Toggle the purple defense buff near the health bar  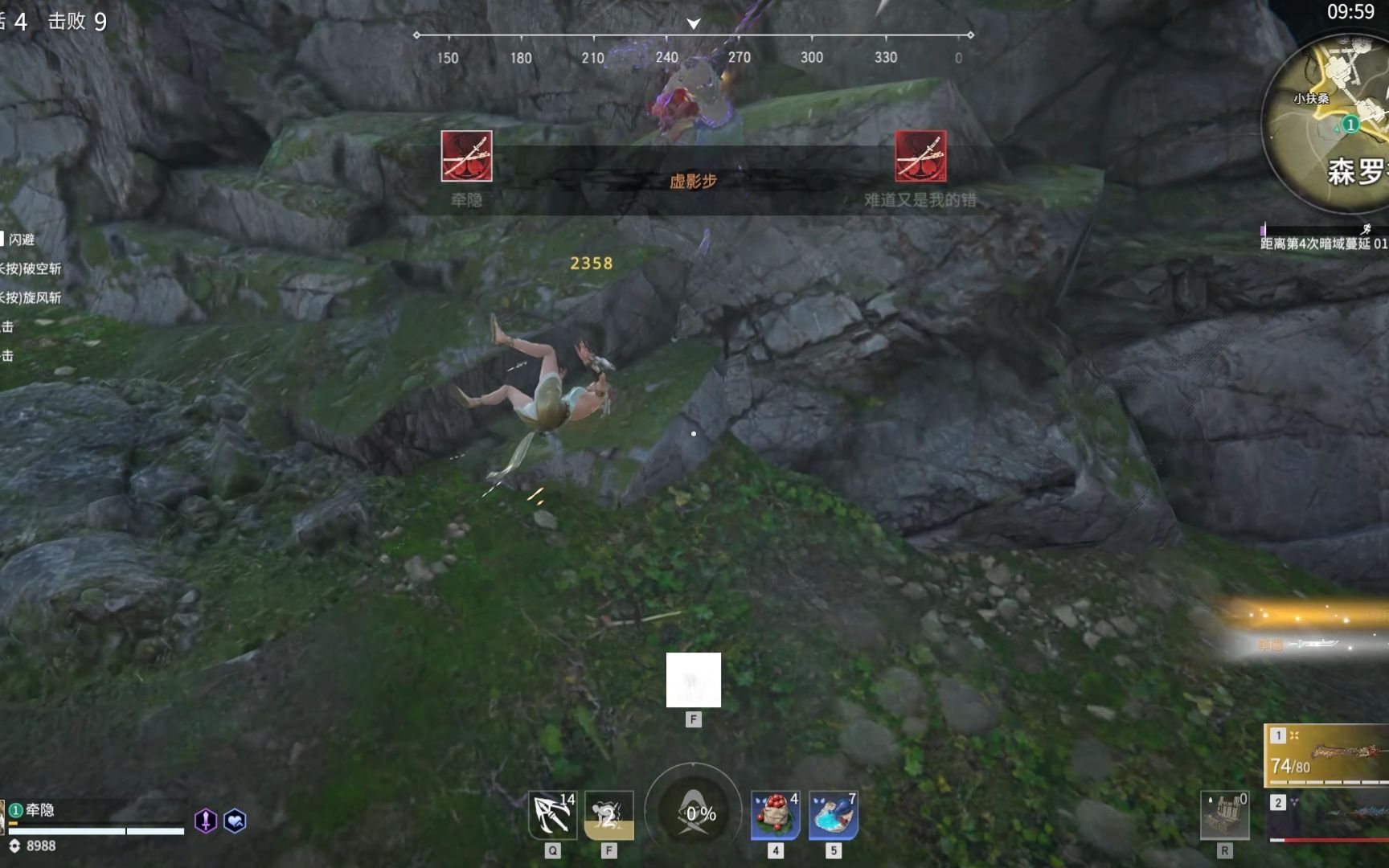tap(205, 821)
